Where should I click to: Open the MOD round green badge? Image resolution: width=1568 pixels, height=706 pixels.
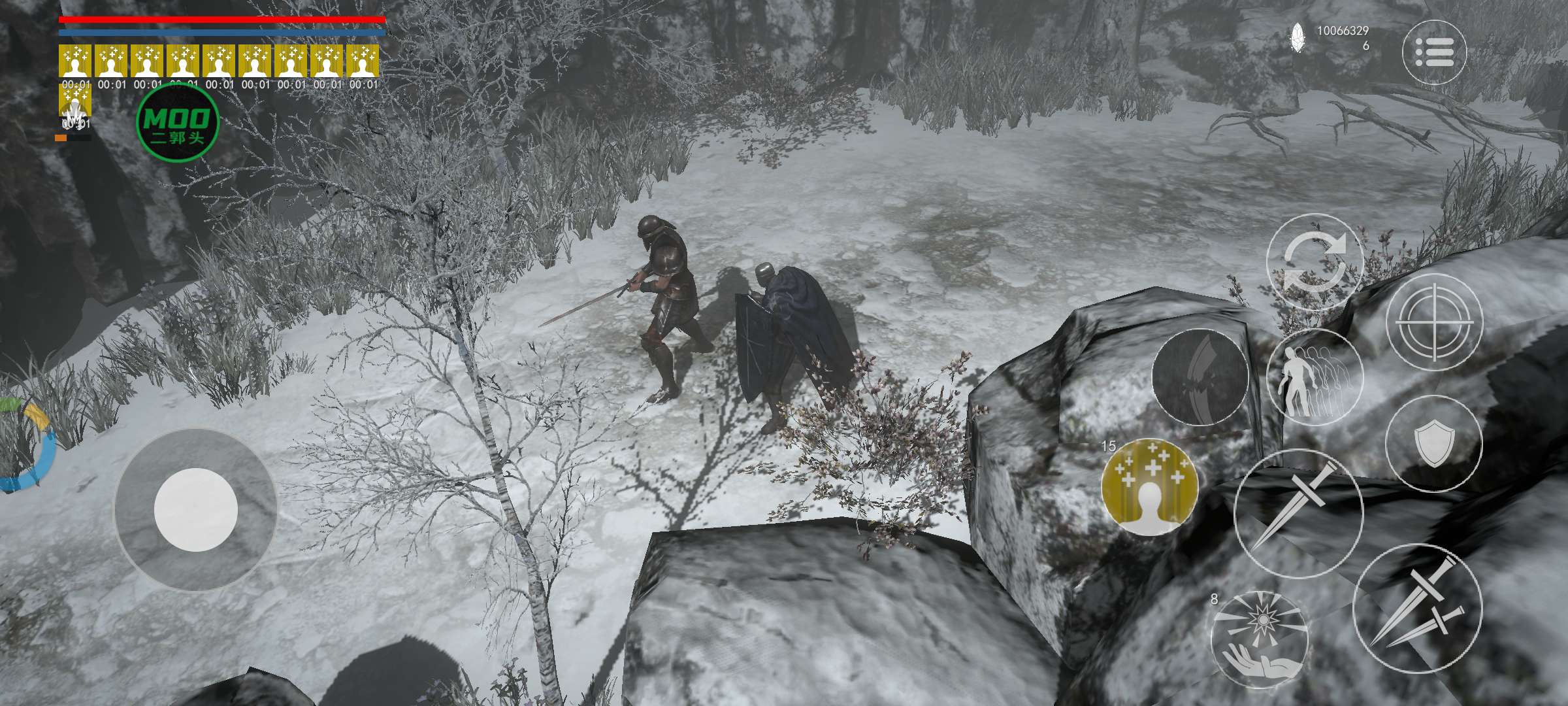click(177, 124)
